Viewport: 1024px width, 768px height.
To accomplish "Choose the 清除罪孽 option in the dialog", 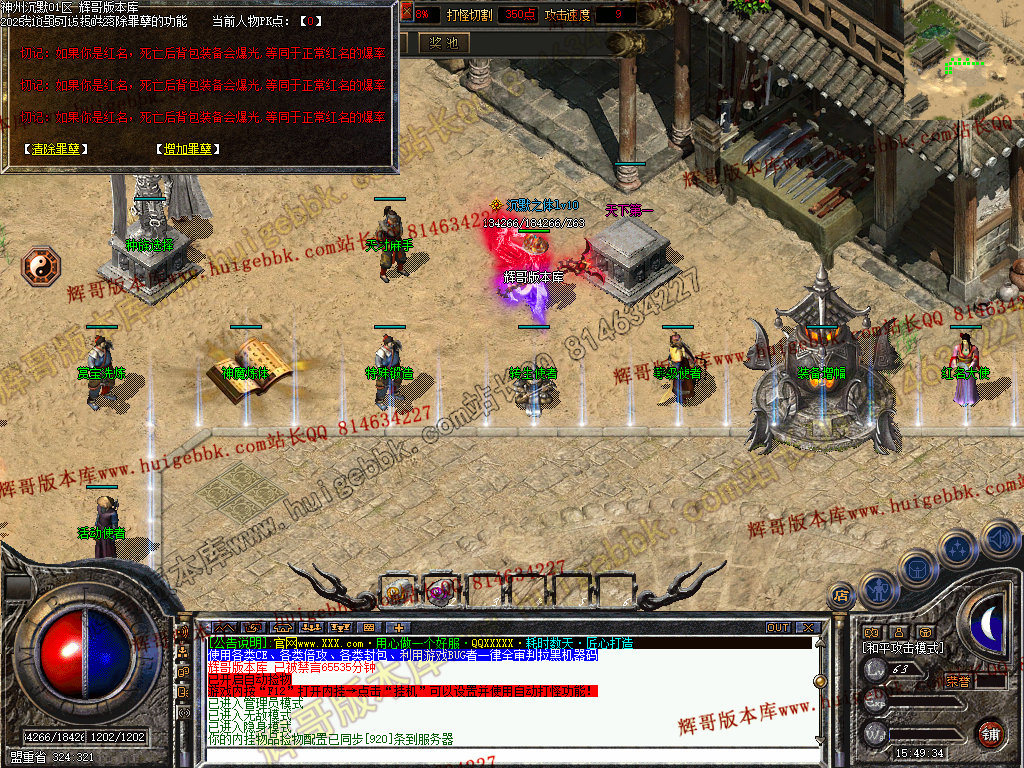I will pos(55,149).
